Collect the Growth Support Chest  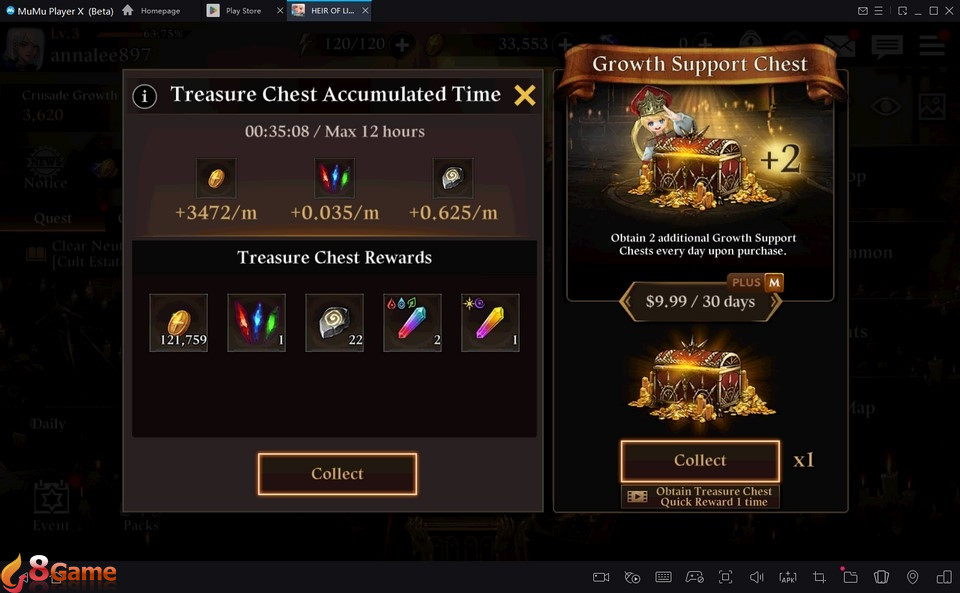[700, 461]
